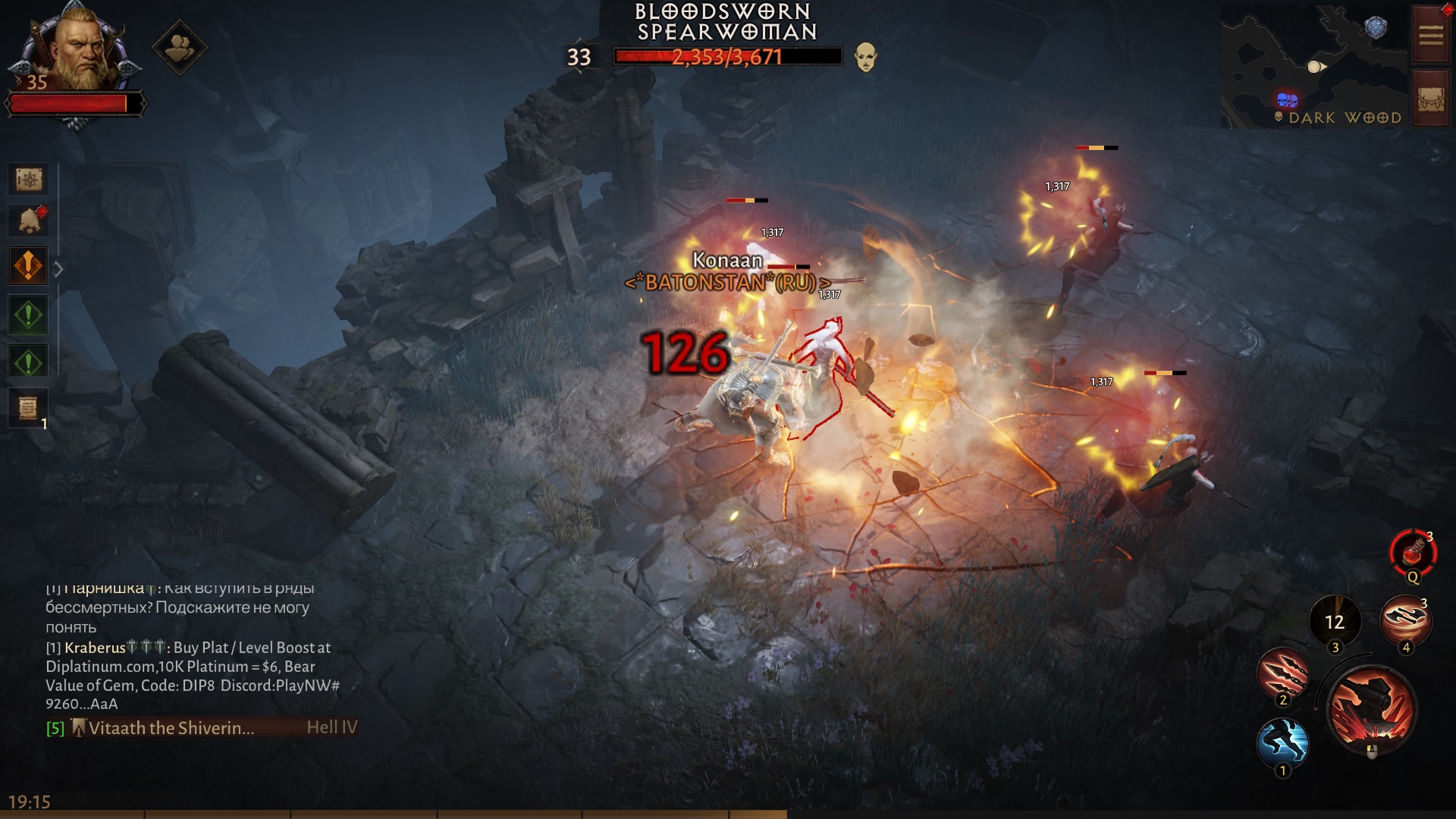The height and width of the screenshot is (819, 1456).
Task: Open the compass map scroll icon
Action: [29, 180]
